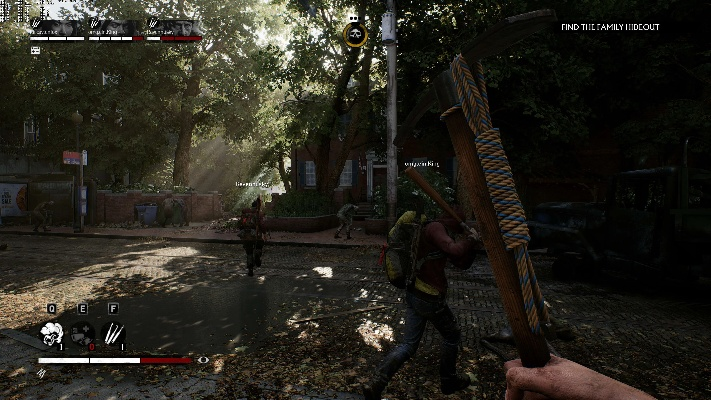Open the small chat icon below portraits
Viewport: 711px width, 400px height.
36,50
